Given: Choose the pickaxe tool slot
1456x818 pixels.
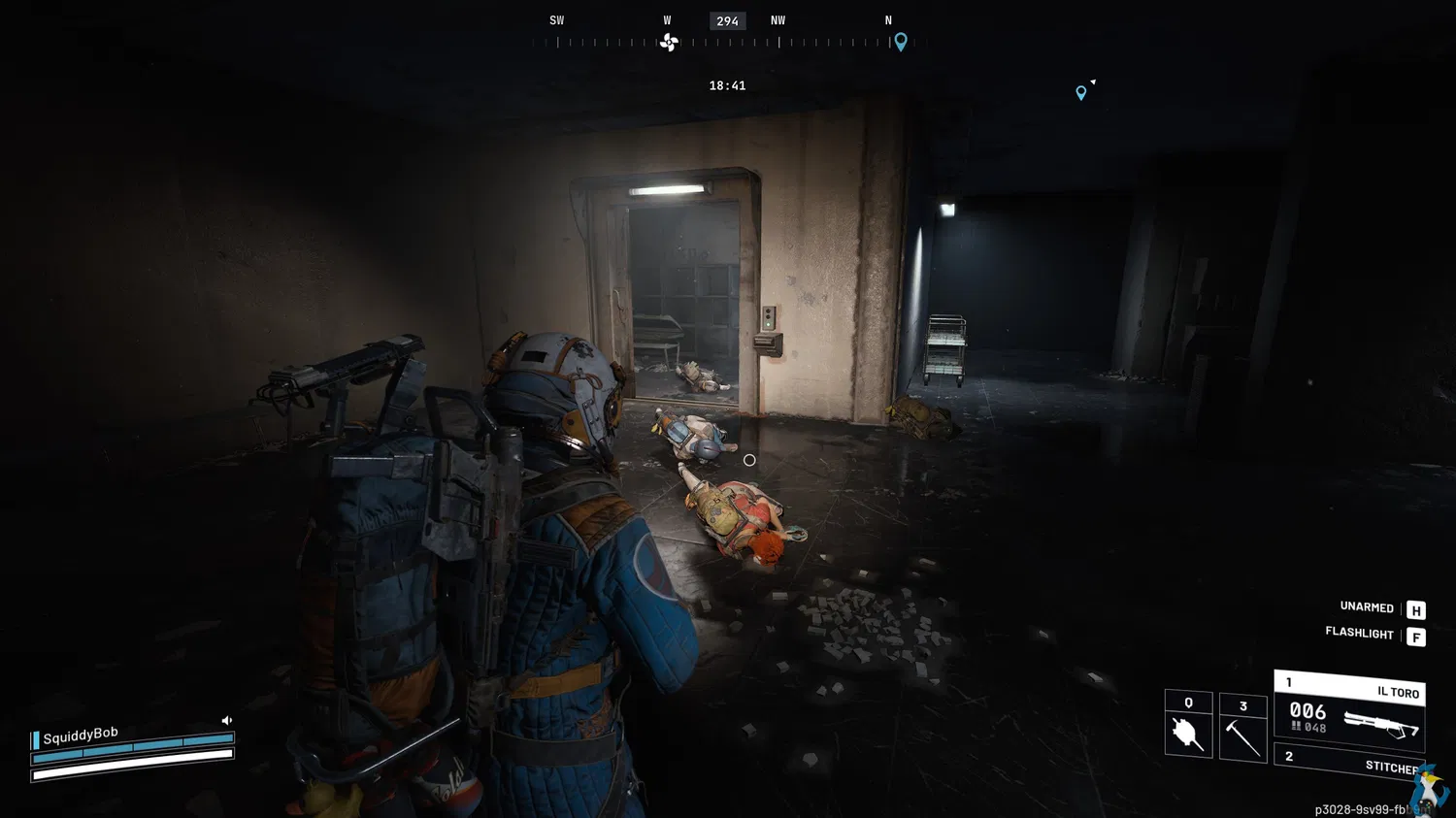Looking at the screenshot, I should 1242,728.
